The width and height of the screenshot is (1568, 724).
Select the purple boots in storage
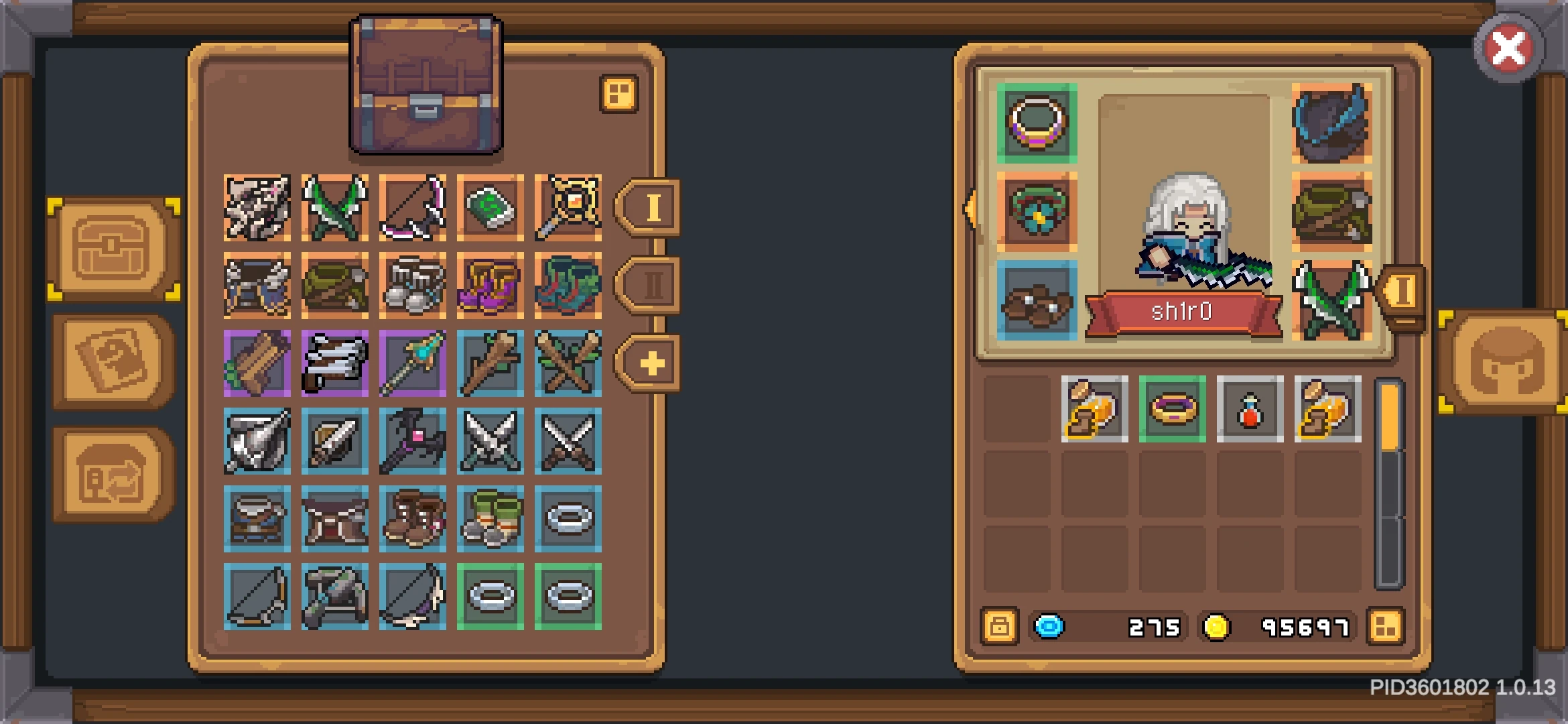[490, 284]
